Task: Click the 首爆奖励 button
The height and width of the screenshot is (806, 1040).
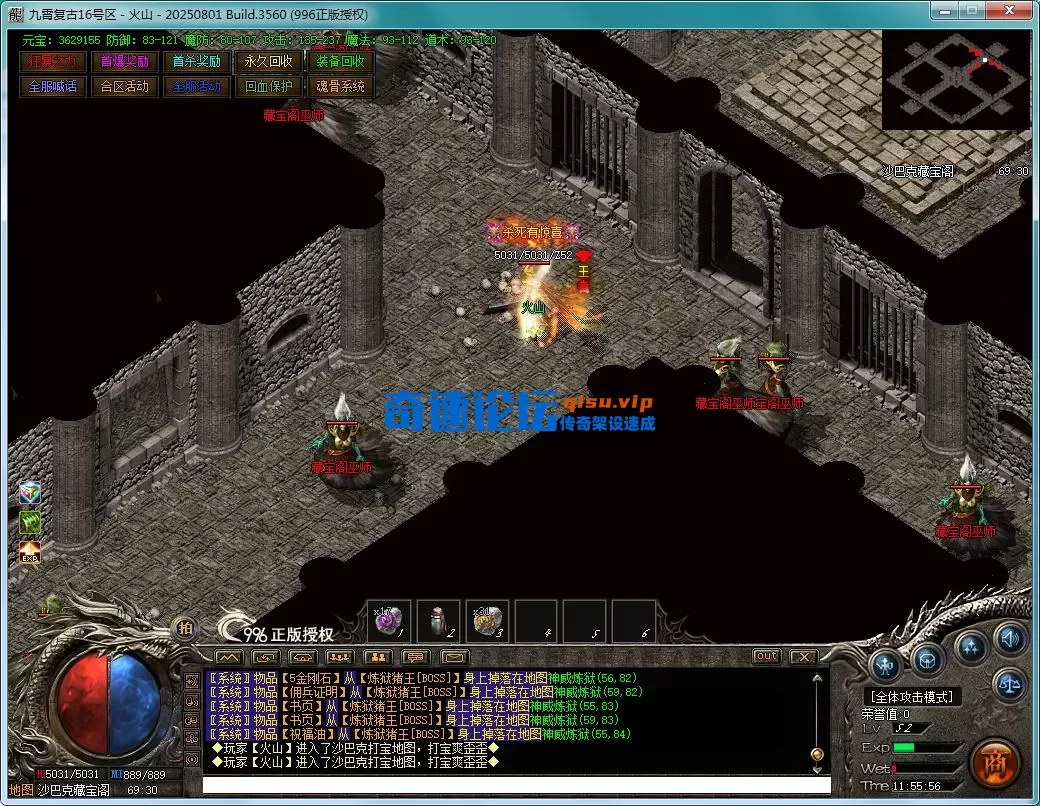Action: click(x=124, y=62)
